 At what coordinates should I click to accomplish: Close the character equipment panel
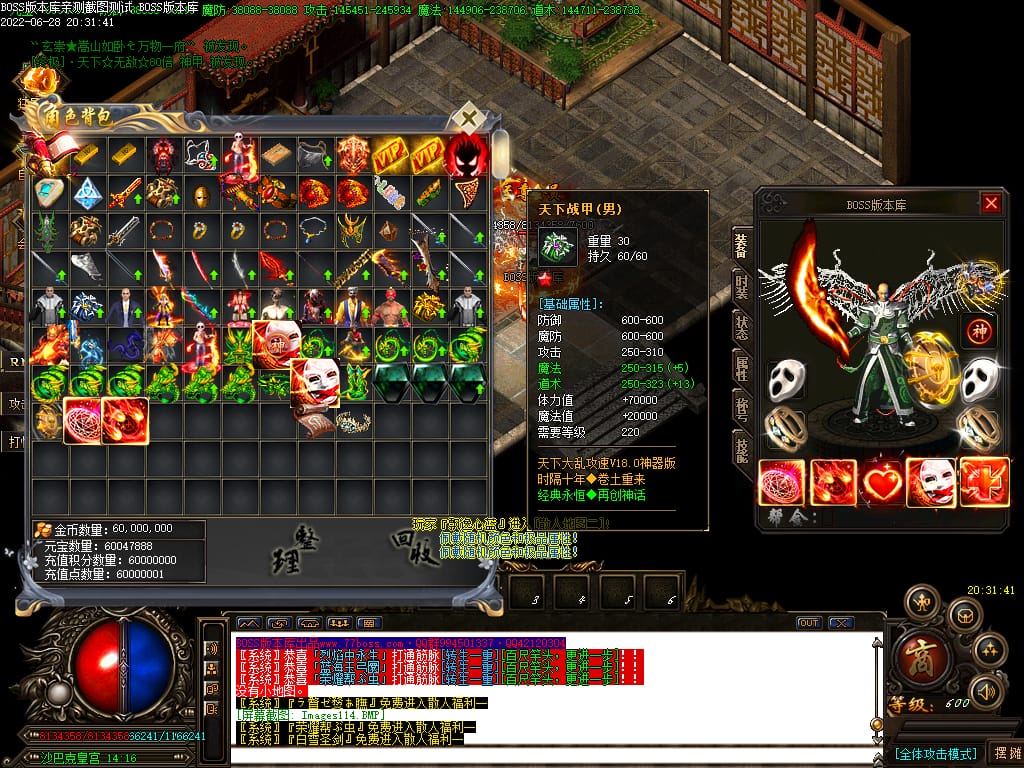click(x=990, y=204)
